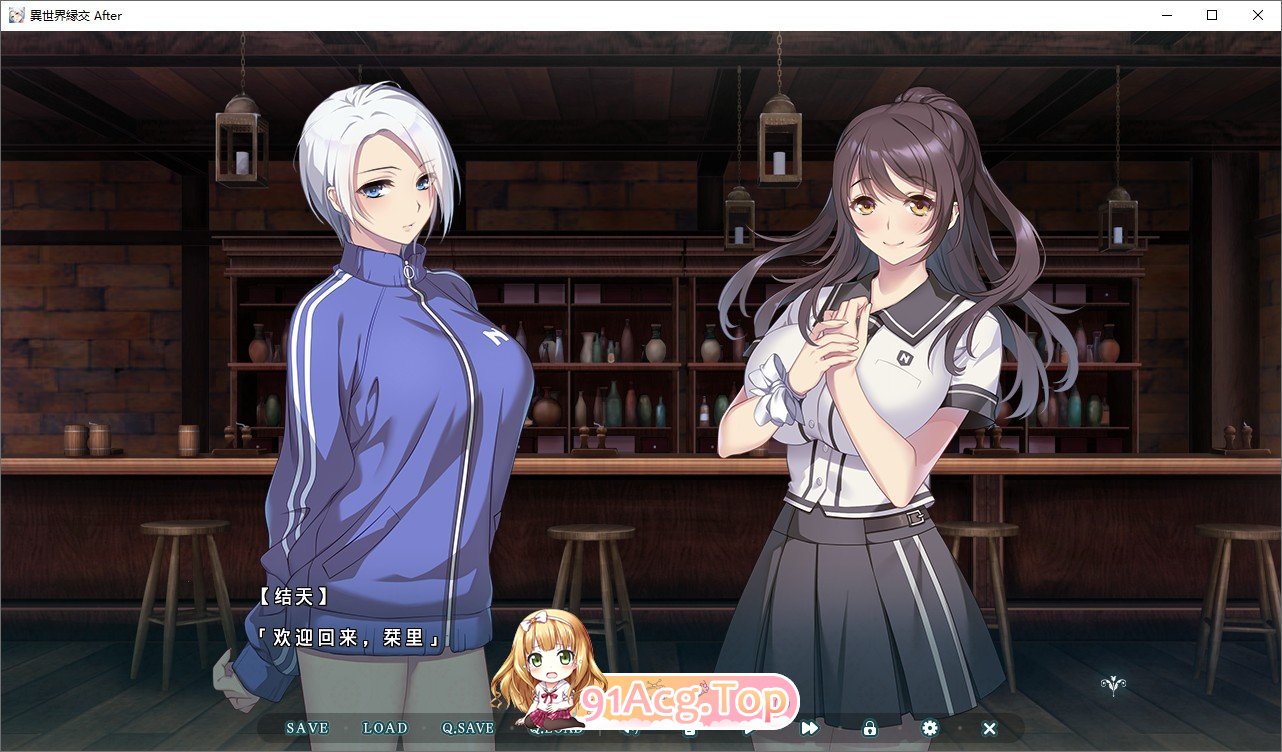Click the padlock lock icon on the toolbar
Image resolution: width=1282 pixels, height=752 pixels.
(x=869, y=728)
